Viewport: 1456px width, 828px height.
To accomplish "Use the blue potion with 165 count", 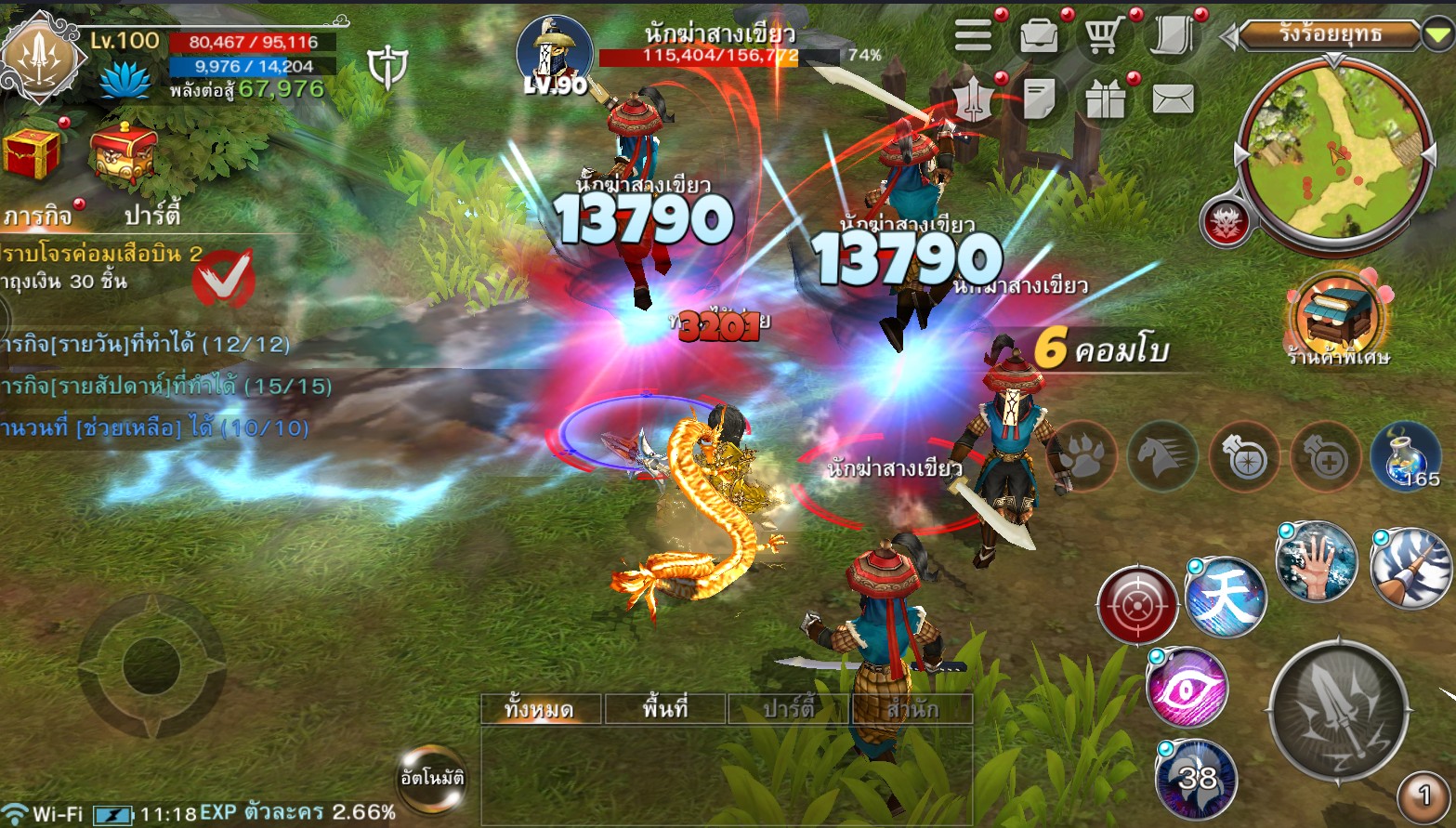I will (x=1405, y=456).
